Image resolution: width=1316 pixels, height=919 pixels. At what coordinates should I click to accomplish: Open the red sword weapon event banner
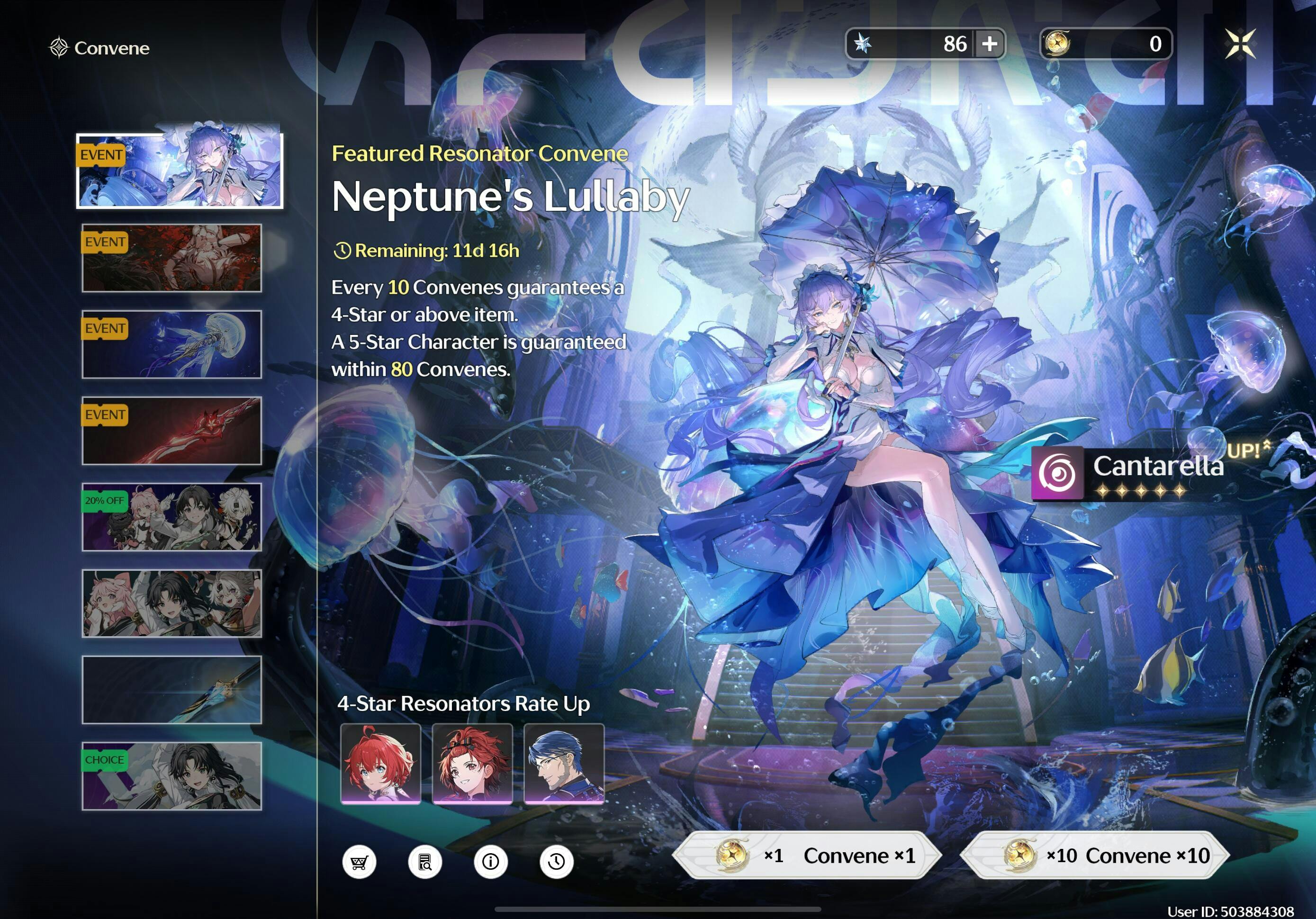pyautogui.click(x=172, y=431)
